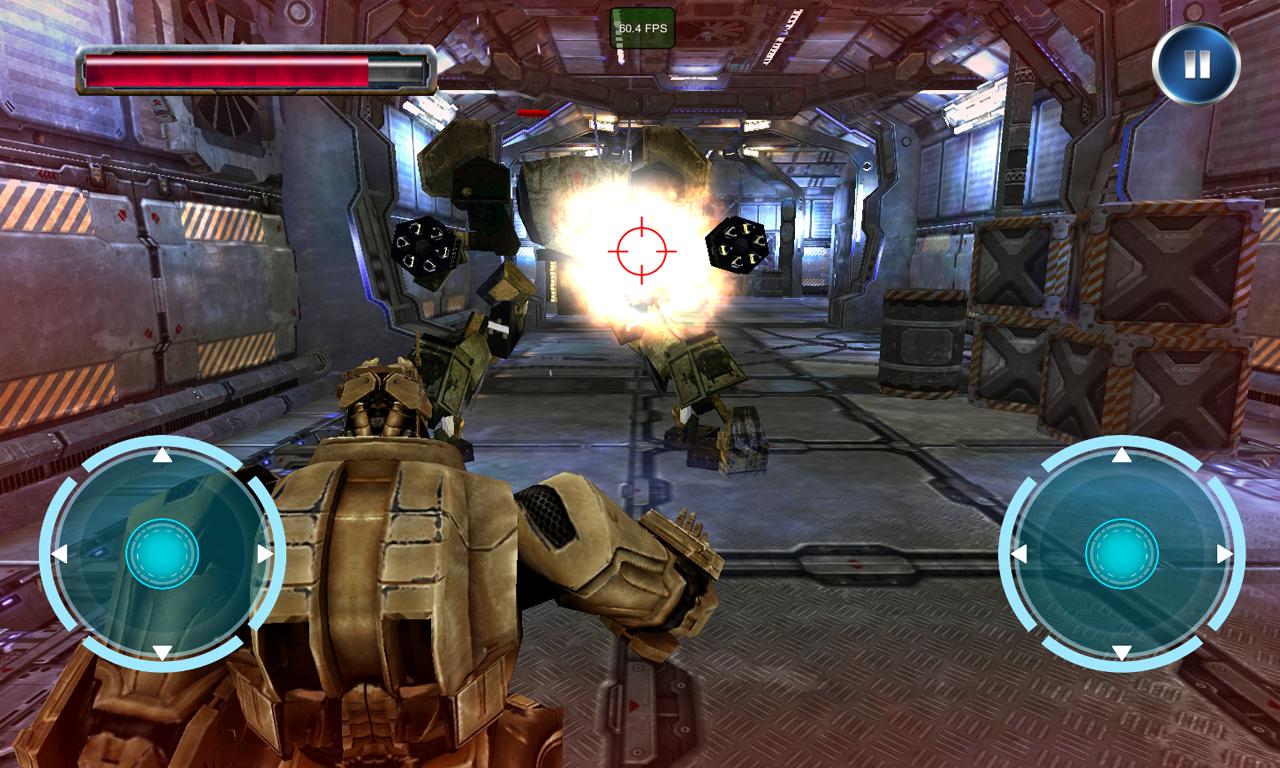This screenshot has height=768, width=1280.
Task: Tap the down arrow on the left joystick
Action: 162,652
